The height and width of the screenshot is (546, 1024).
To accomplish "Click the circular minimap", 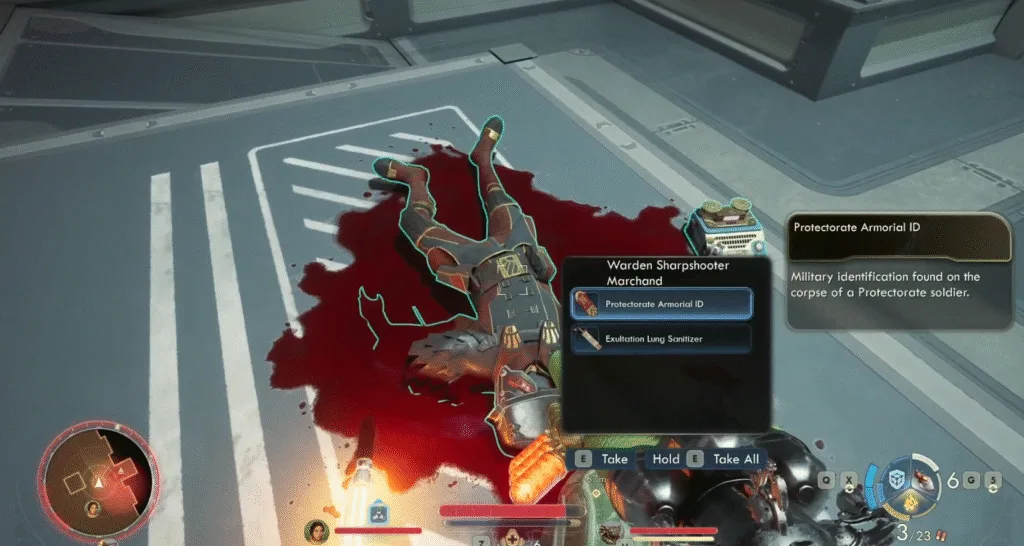I will (97, 481).
